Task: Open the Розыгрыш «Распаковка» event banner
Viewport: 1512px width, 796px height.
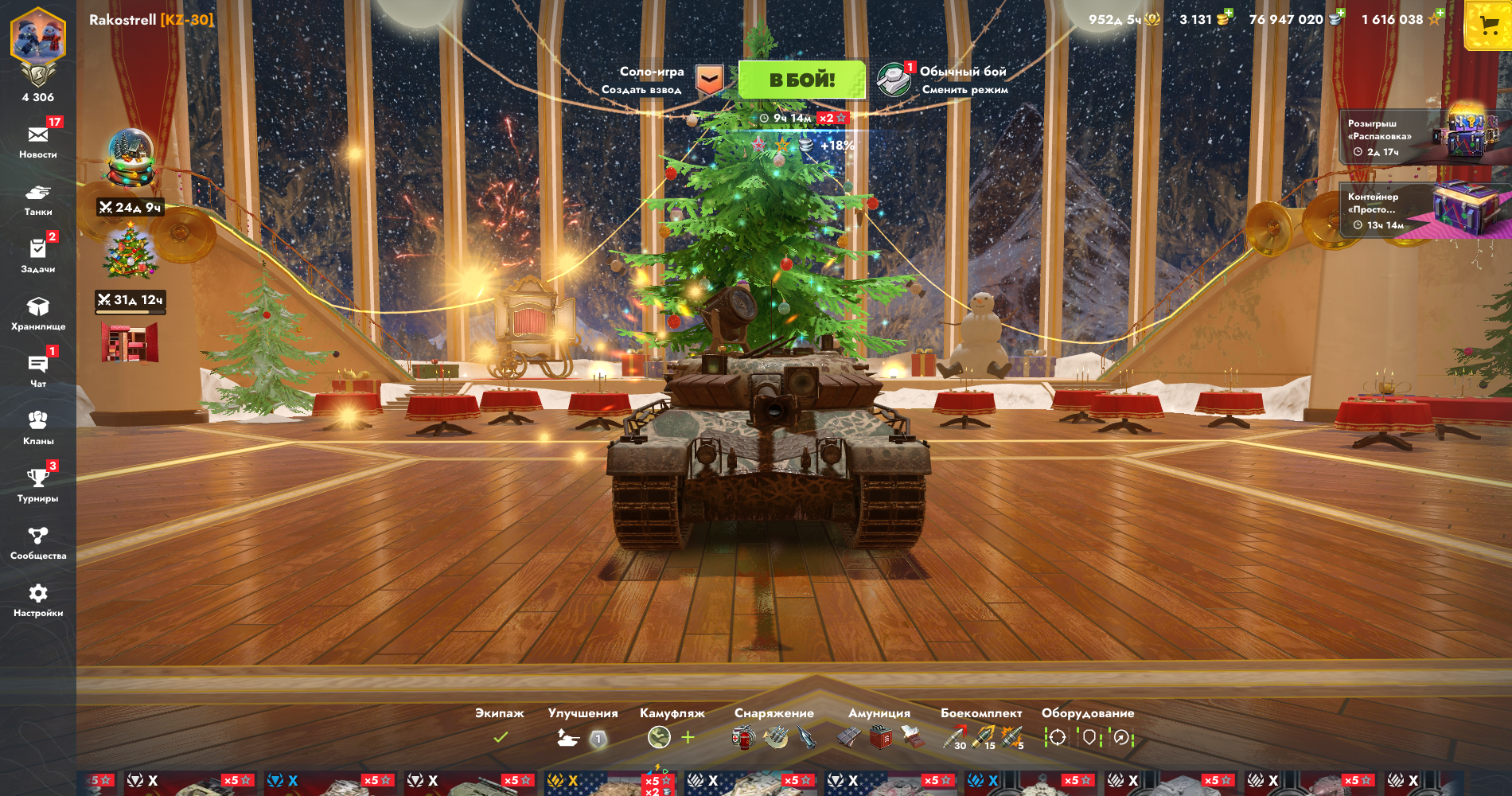Action: tap(1423, 137)
